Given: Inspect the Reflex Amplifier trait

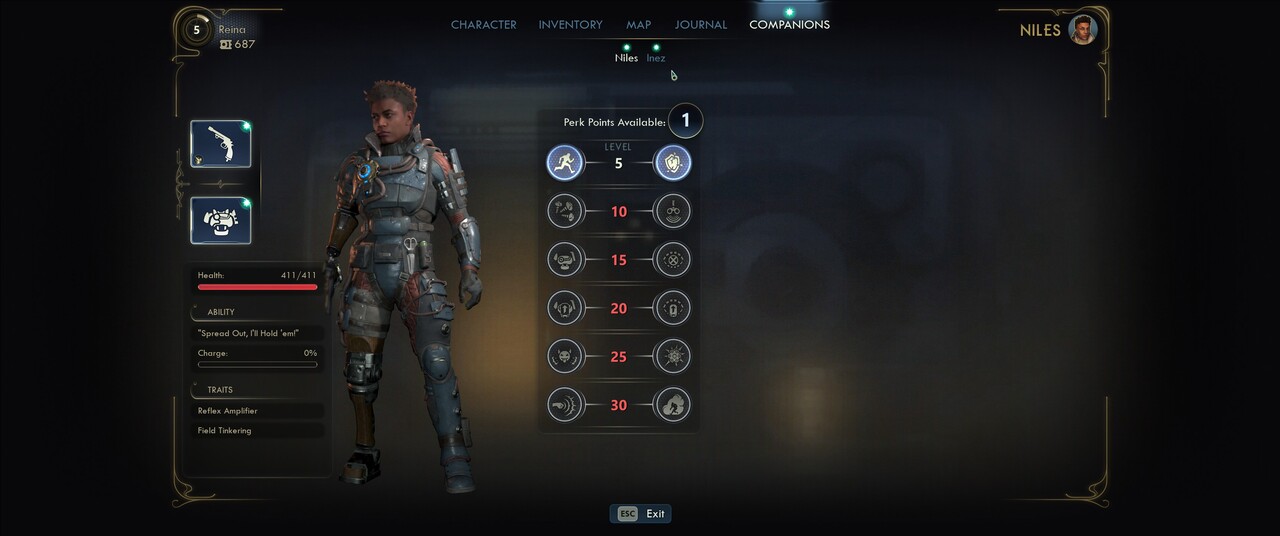Looking at the screenshot, I should pos(259,411).
